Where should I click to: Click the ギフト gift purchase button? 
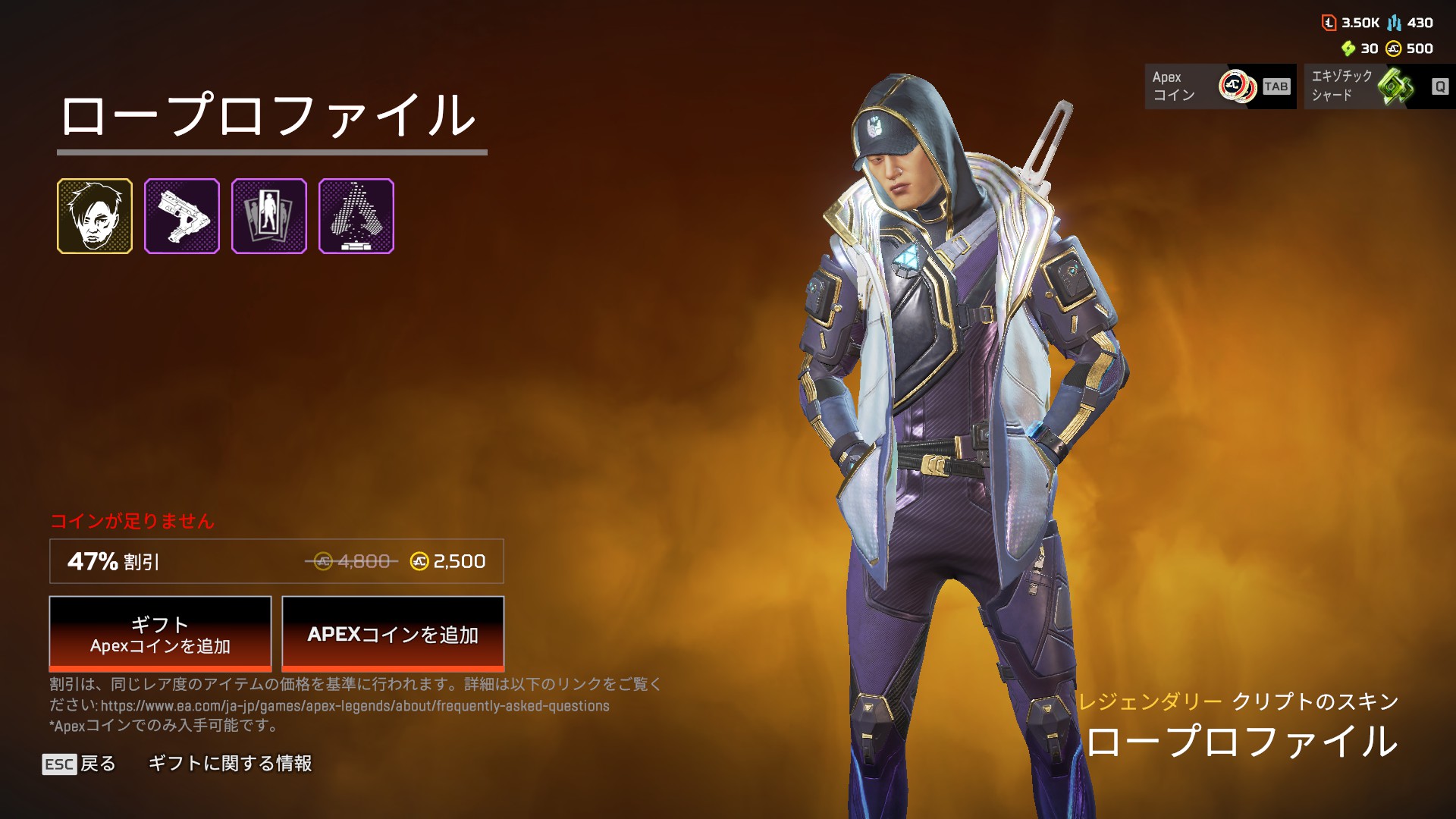pyautogui.click(x=160, y=634)
